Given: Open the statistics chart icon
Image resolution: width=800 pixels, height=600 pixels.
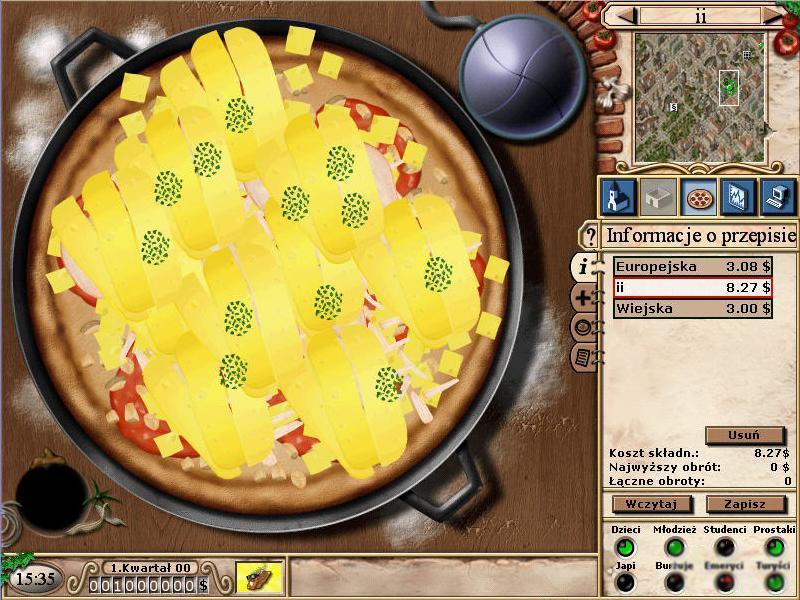Looking at the screenshot, I should [x=737, y=197].
